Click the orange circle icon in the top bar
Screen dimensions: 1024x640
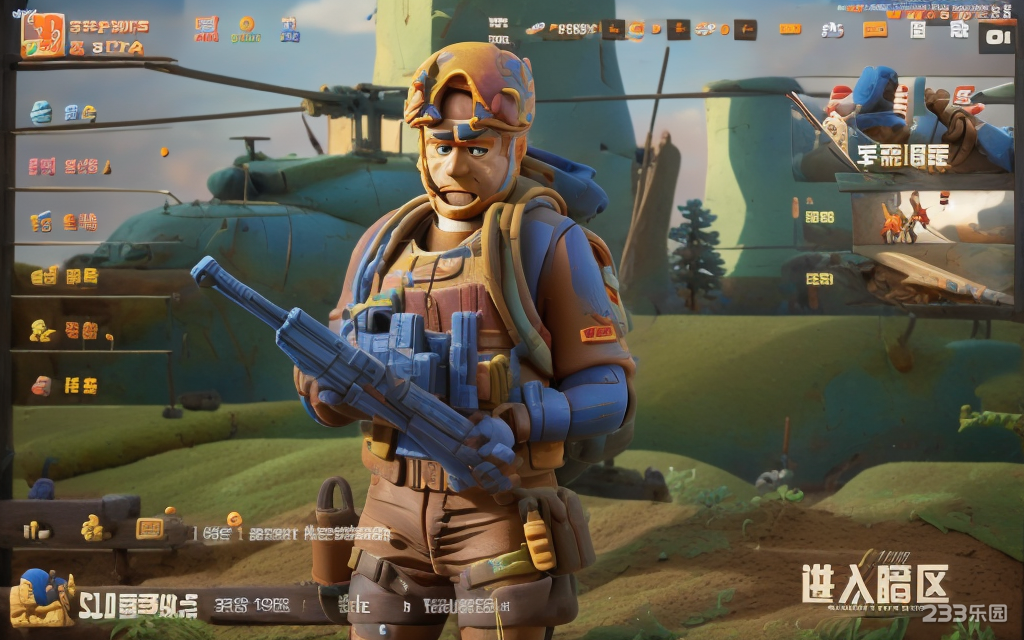(246, 25)
